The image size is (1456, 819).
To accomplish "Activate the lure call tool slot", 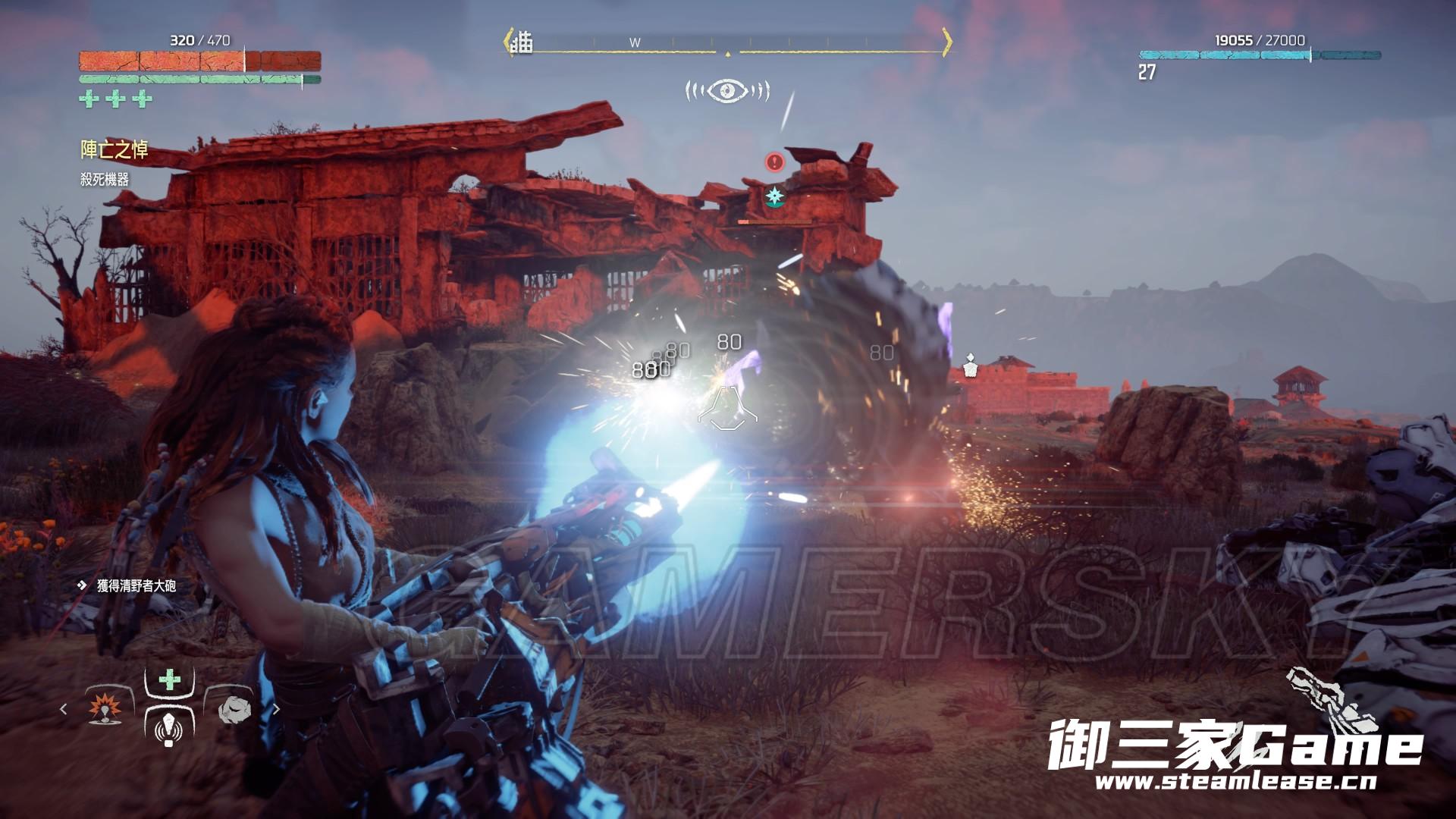I will [168, 729].
